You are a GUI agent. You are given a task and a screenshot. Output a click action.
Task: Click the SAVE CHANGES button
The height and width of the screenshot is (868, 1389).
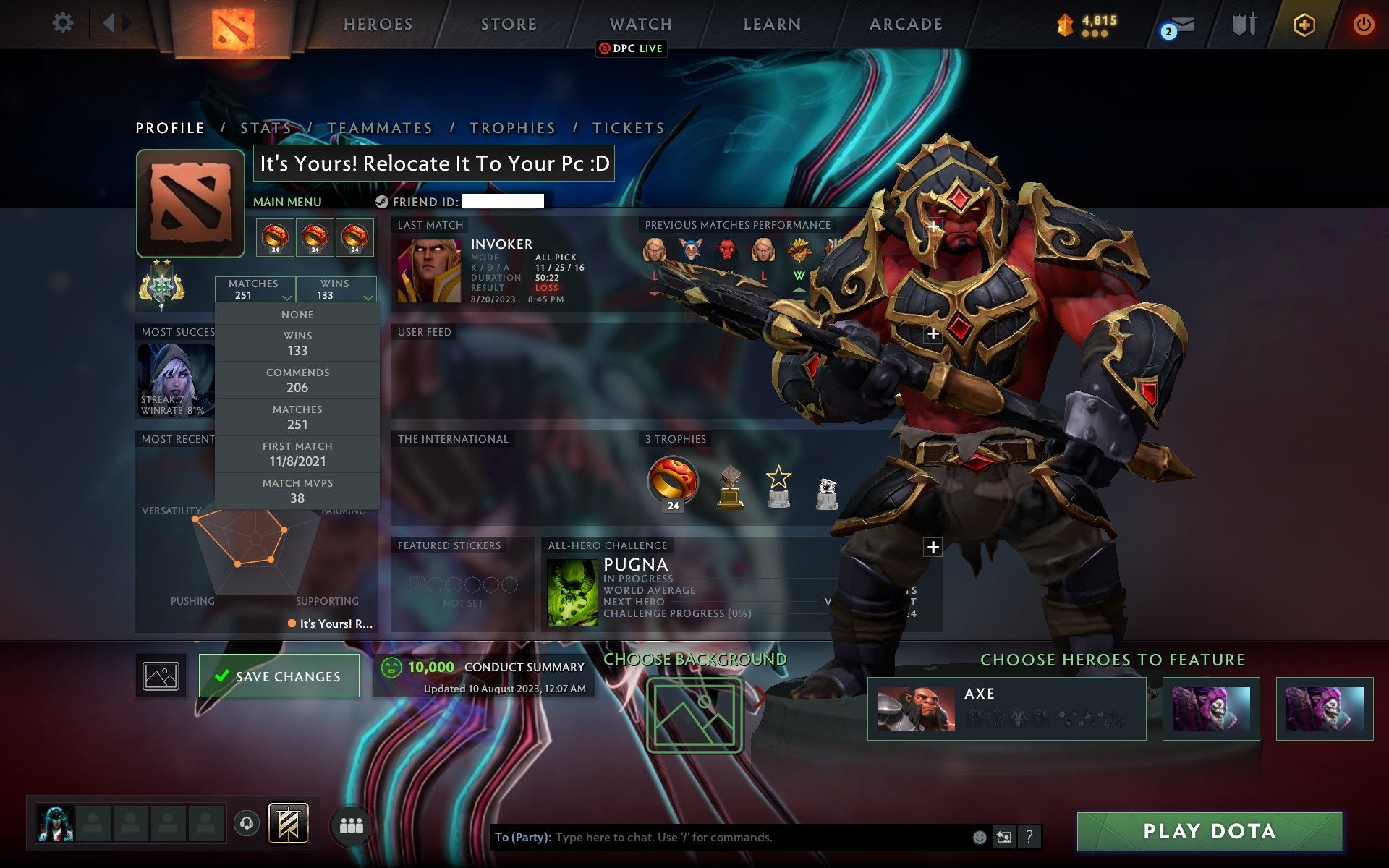[279, 676]
